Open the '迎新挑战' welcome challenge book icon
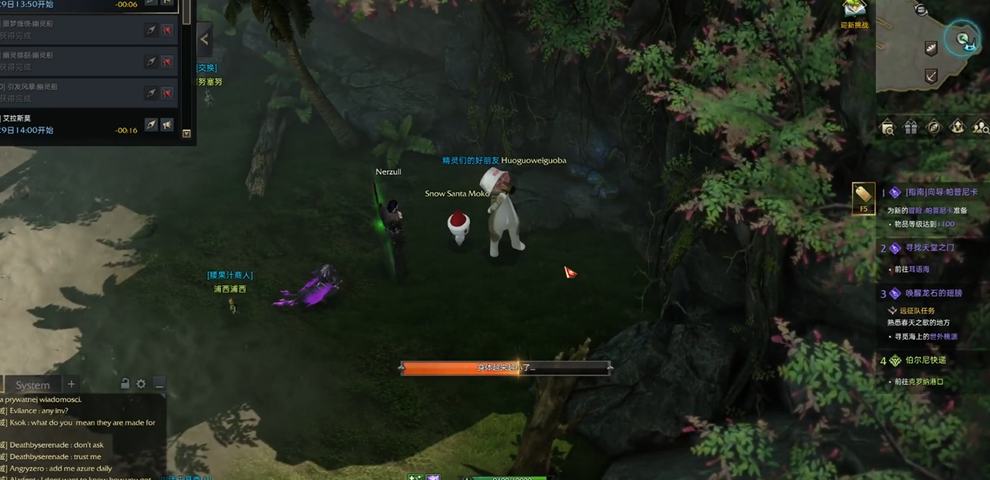 click(855, 12)
